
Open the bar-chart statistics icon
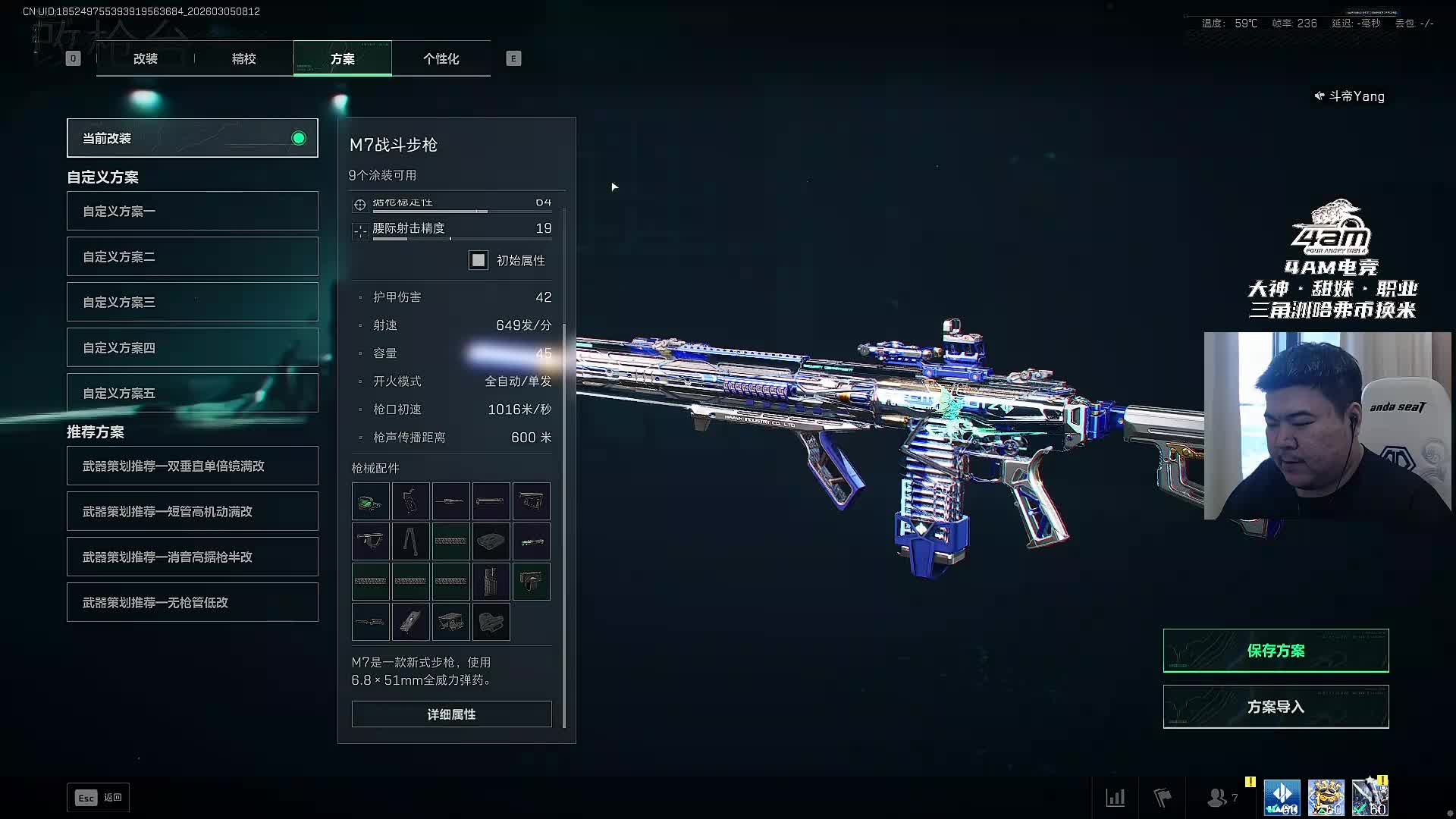[x=1116, y=798]
